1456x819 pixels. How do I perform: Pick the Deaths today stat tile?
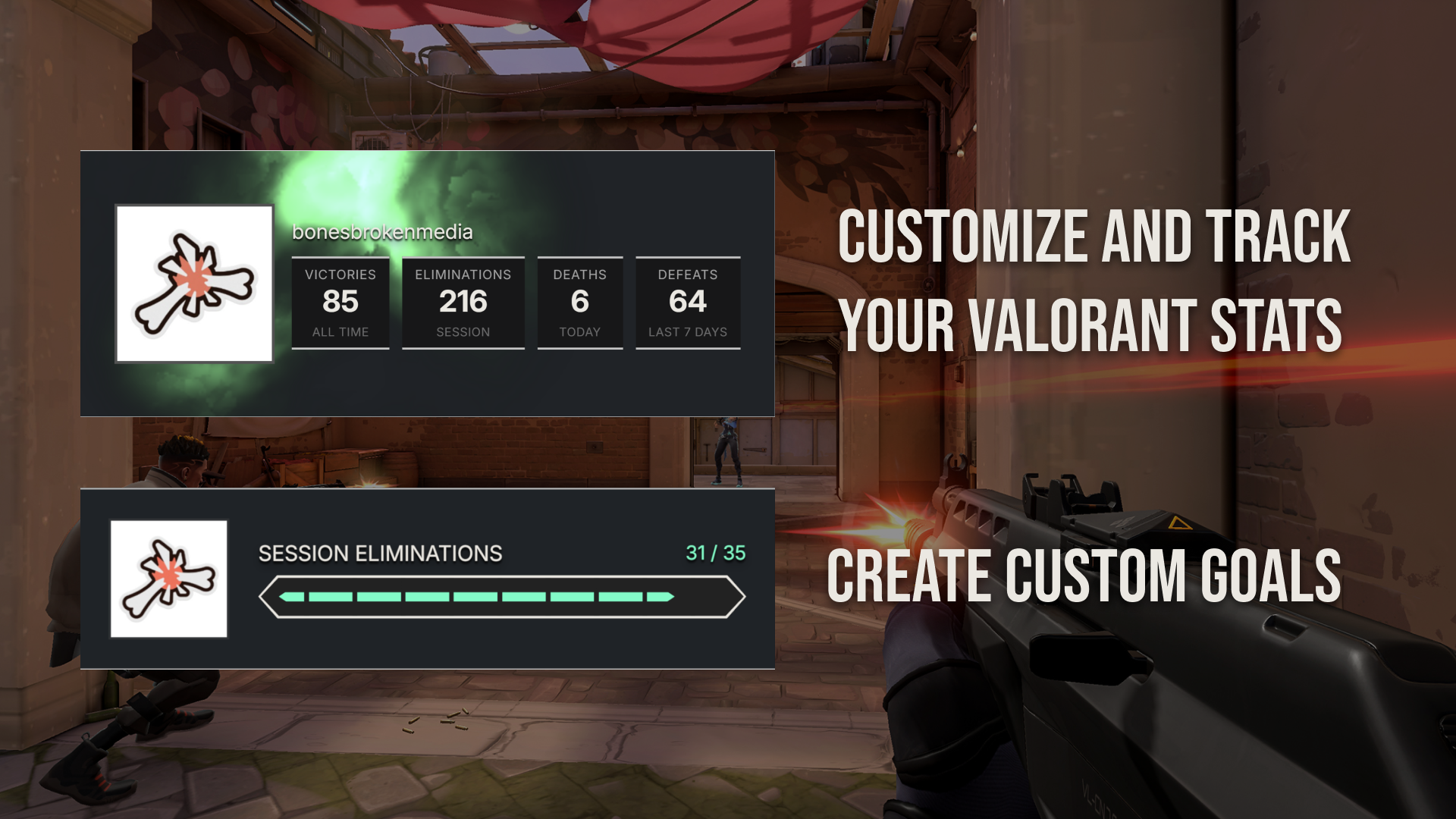[x=579, y=303]
